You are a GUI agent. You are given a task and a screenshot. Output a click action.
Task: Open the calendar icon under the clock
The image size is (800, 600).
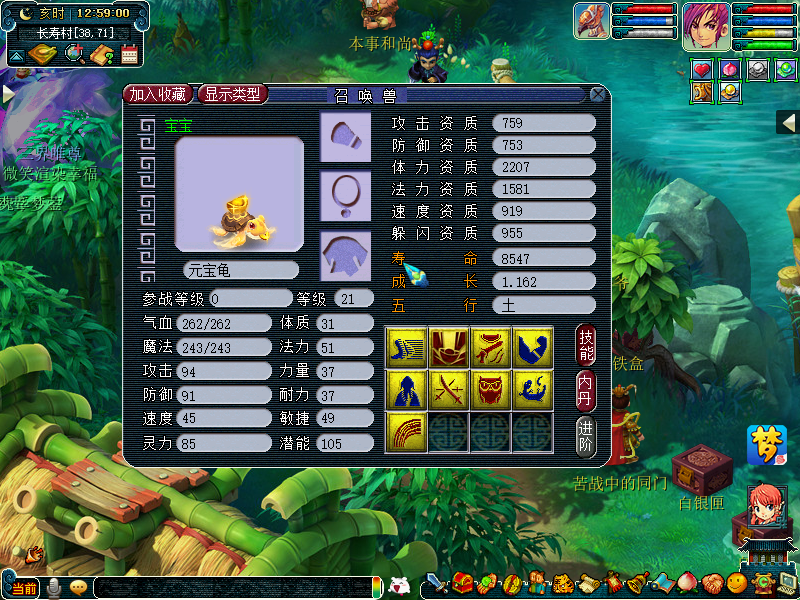click(x=129, y=55)
